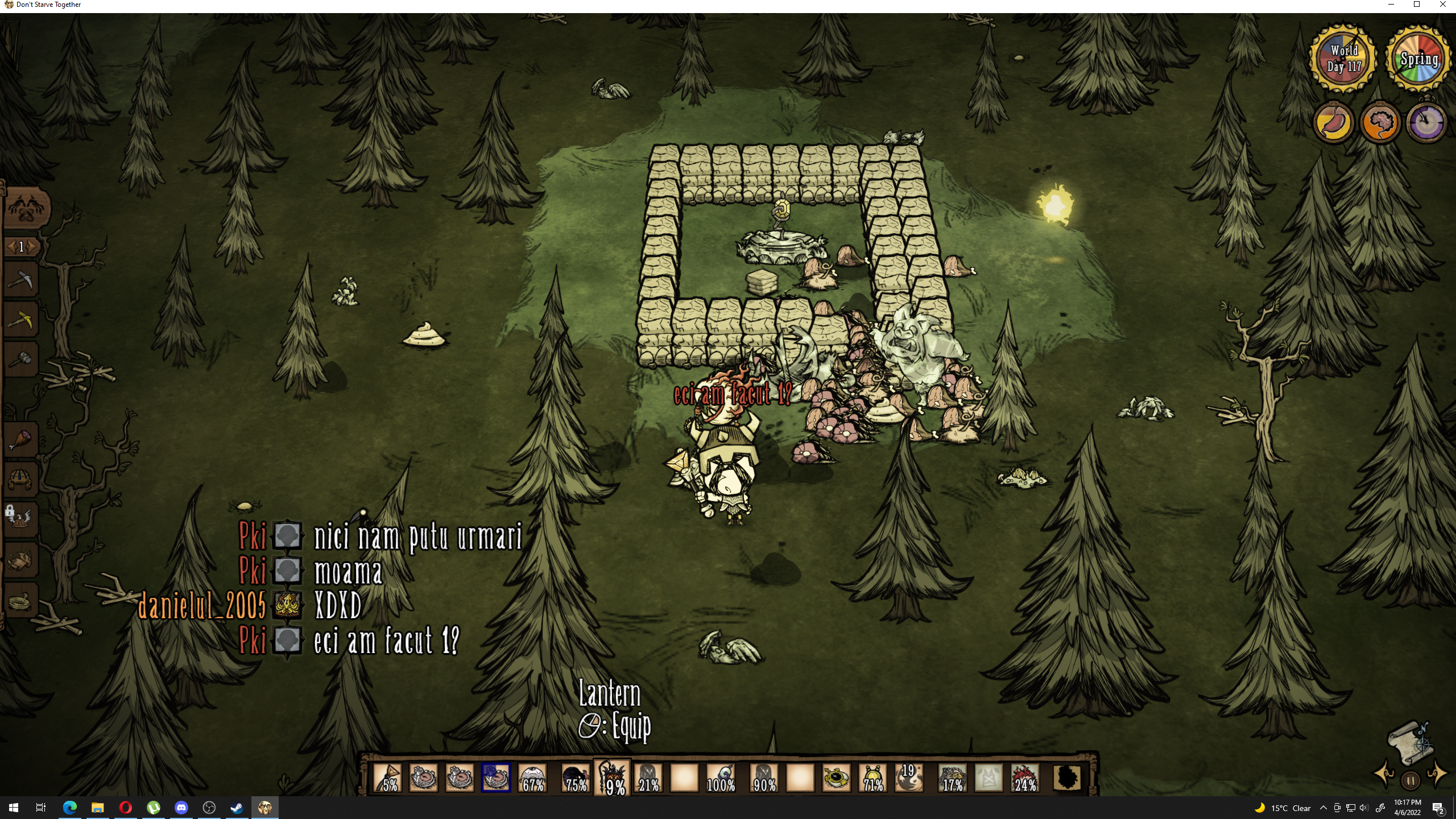This screenshot has width=1456, height=819.
Task: Open the crafting menu tab
Action: point(26,207)
